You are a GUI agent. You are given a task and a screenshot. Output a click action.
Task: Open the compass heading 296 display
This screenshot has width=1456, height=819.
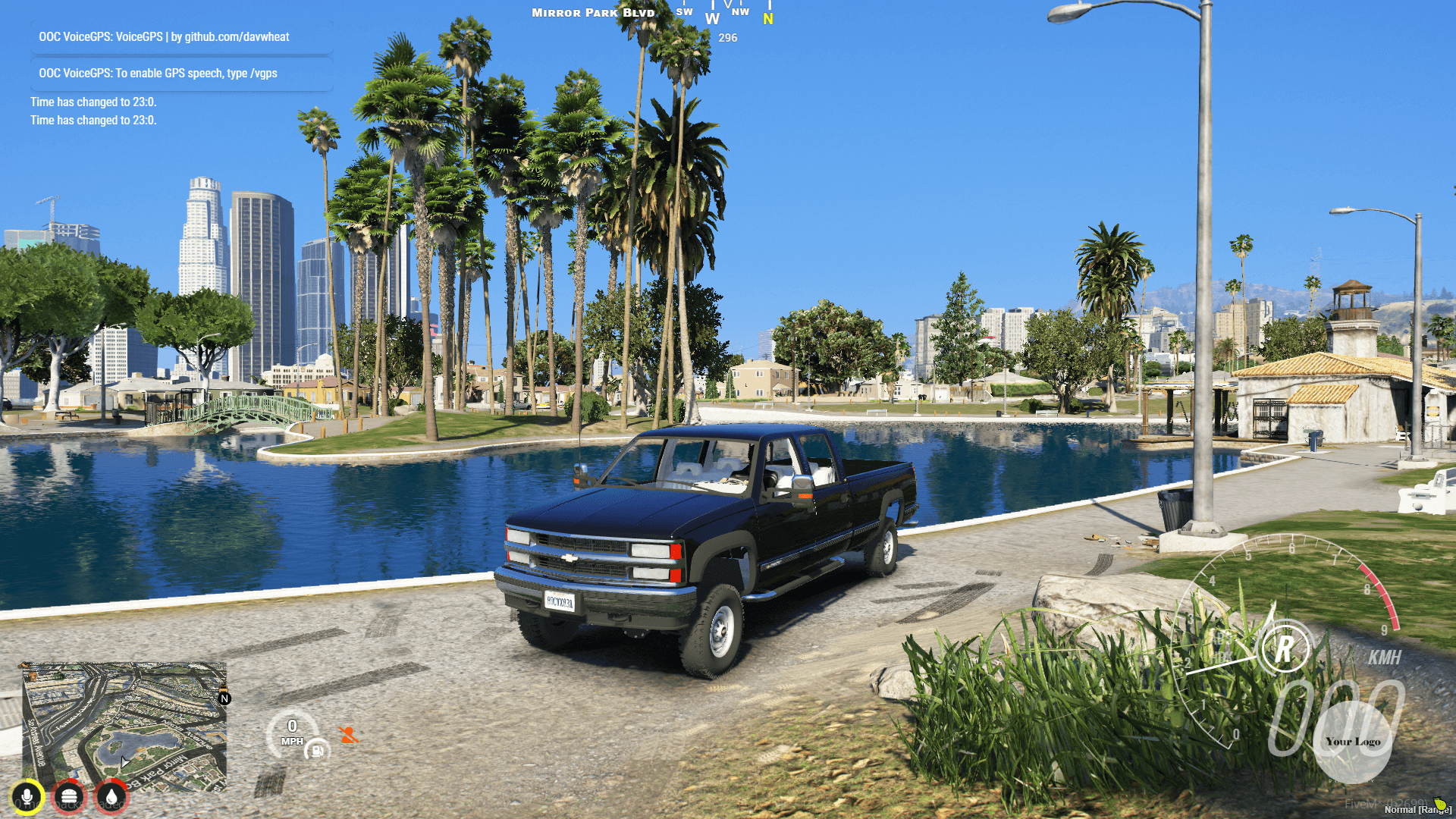point(726,37)
